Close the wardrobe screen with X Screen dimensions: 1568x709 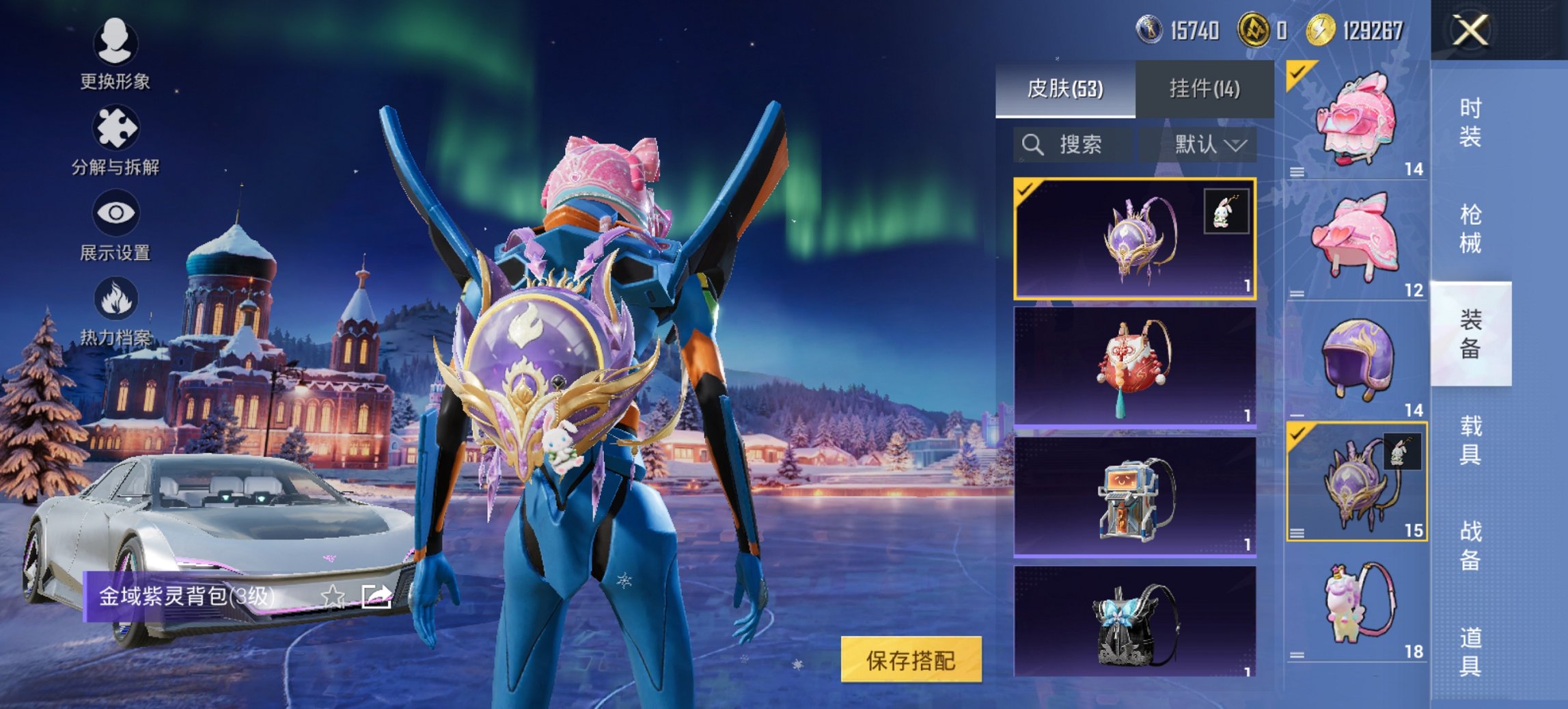(x=1470, y=31)
